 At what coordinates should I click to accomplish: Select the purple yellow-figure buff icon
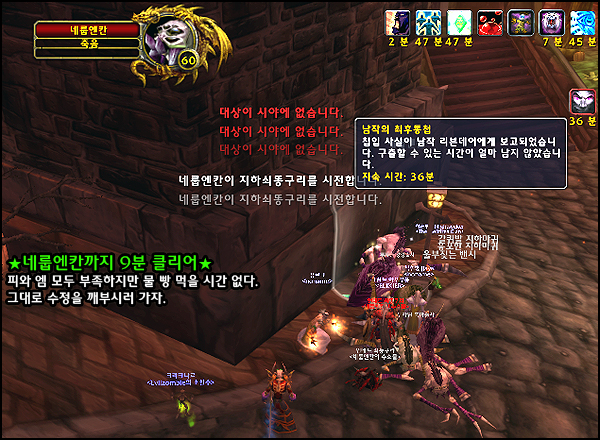point(520,20)
